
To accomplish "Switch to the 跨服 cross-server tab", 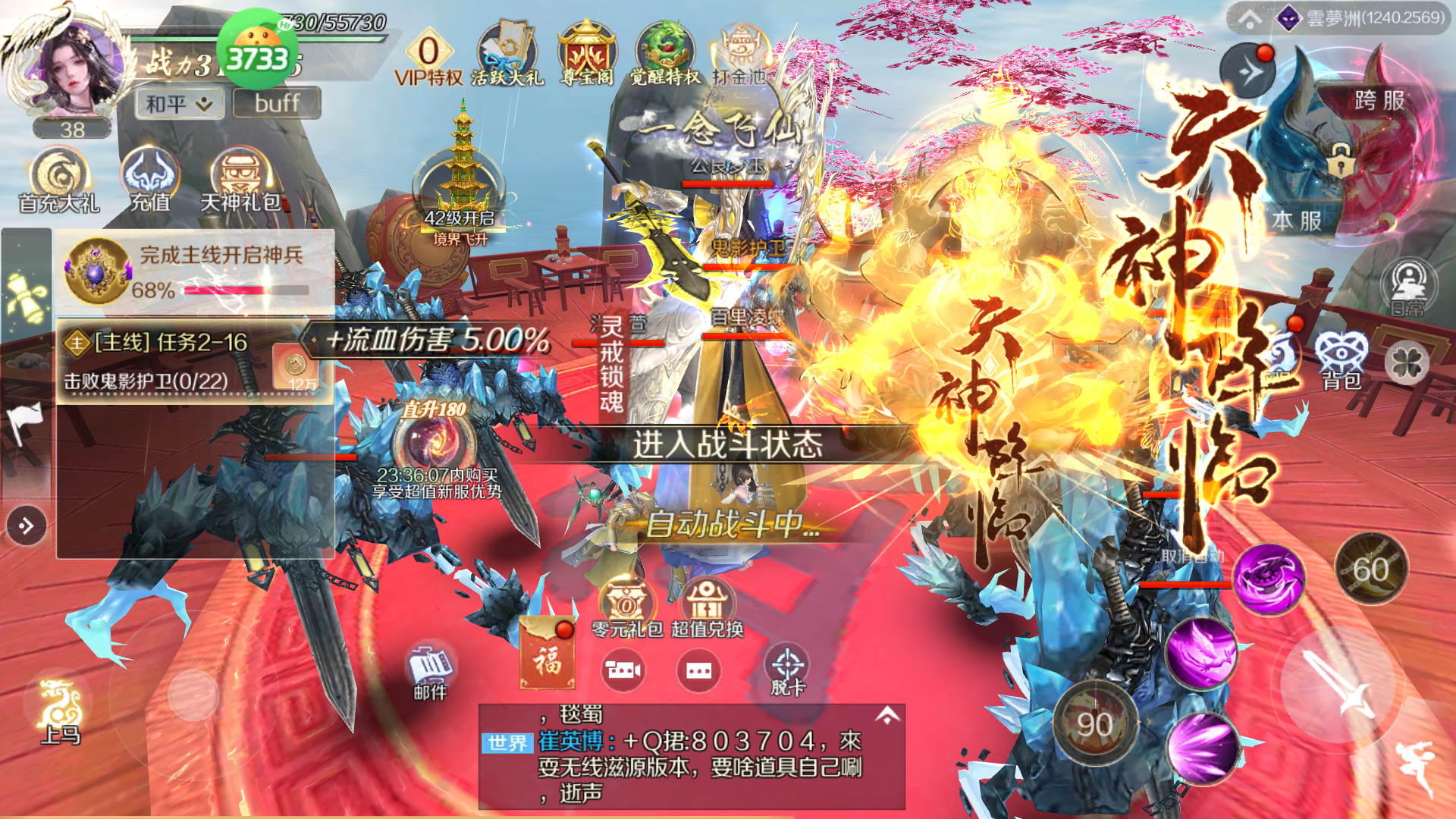I will [1379, 101].
